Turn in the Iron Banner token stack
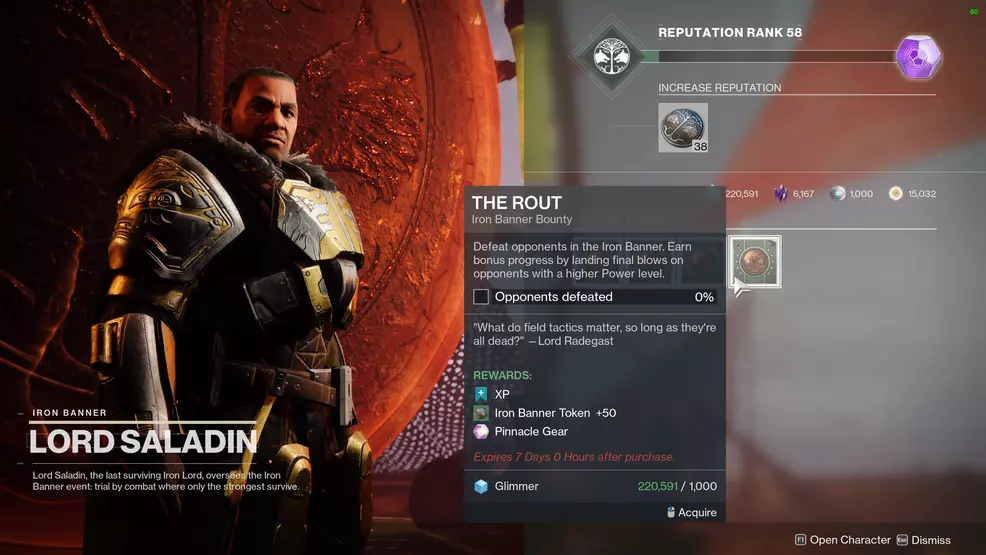 683,127
